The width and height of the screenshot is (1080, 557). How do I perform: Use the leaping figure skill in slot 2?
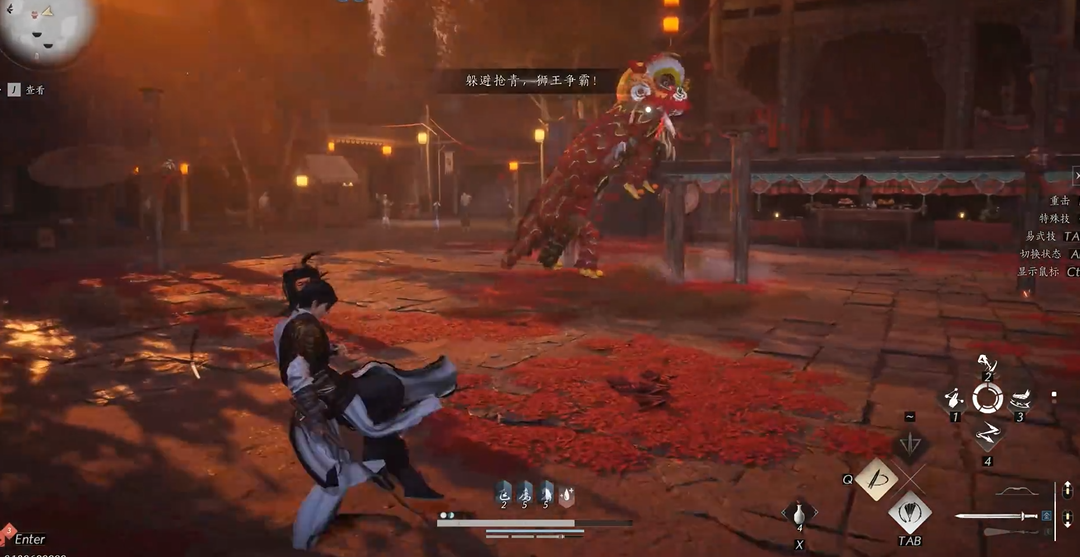[x=988, y=362]
